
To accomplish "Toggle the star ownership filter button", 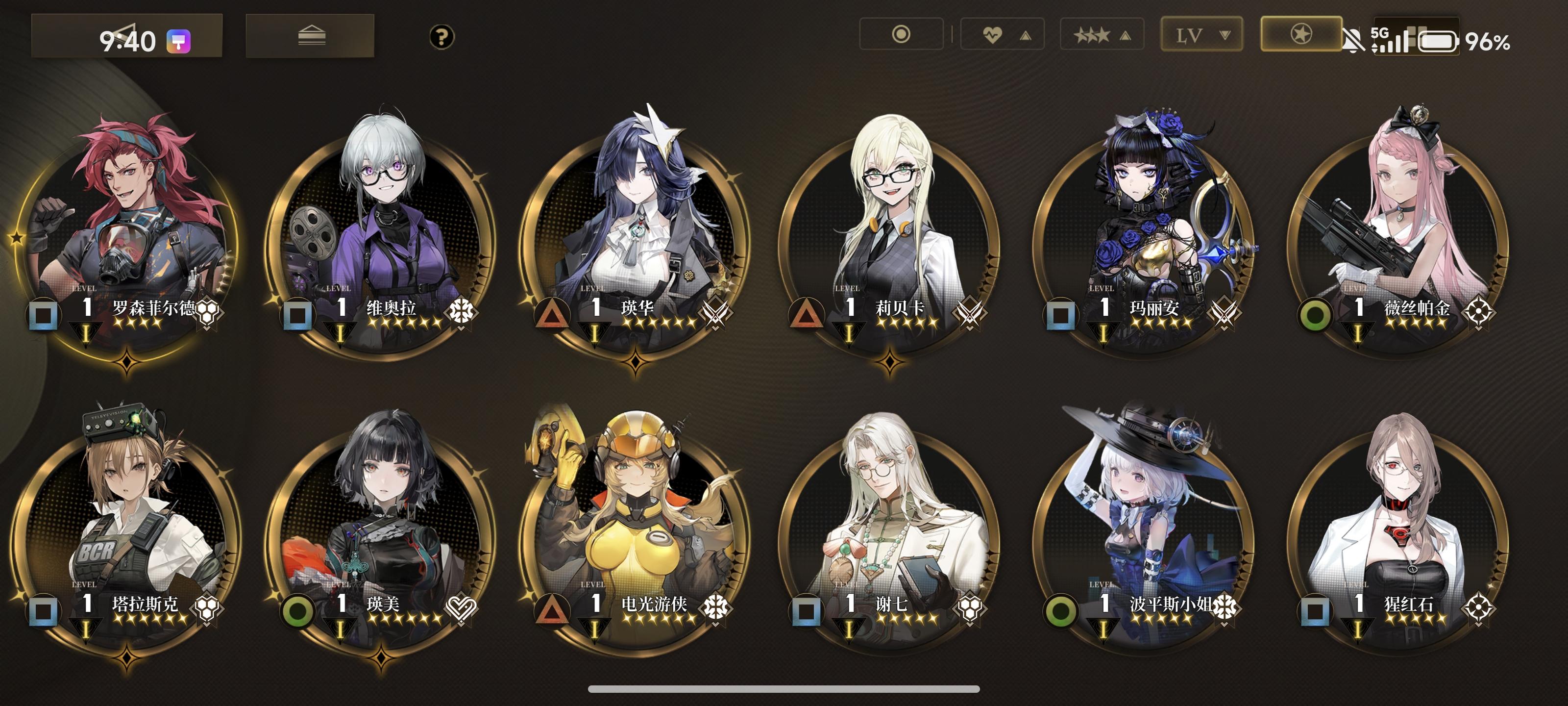I will click(1300, 35).
